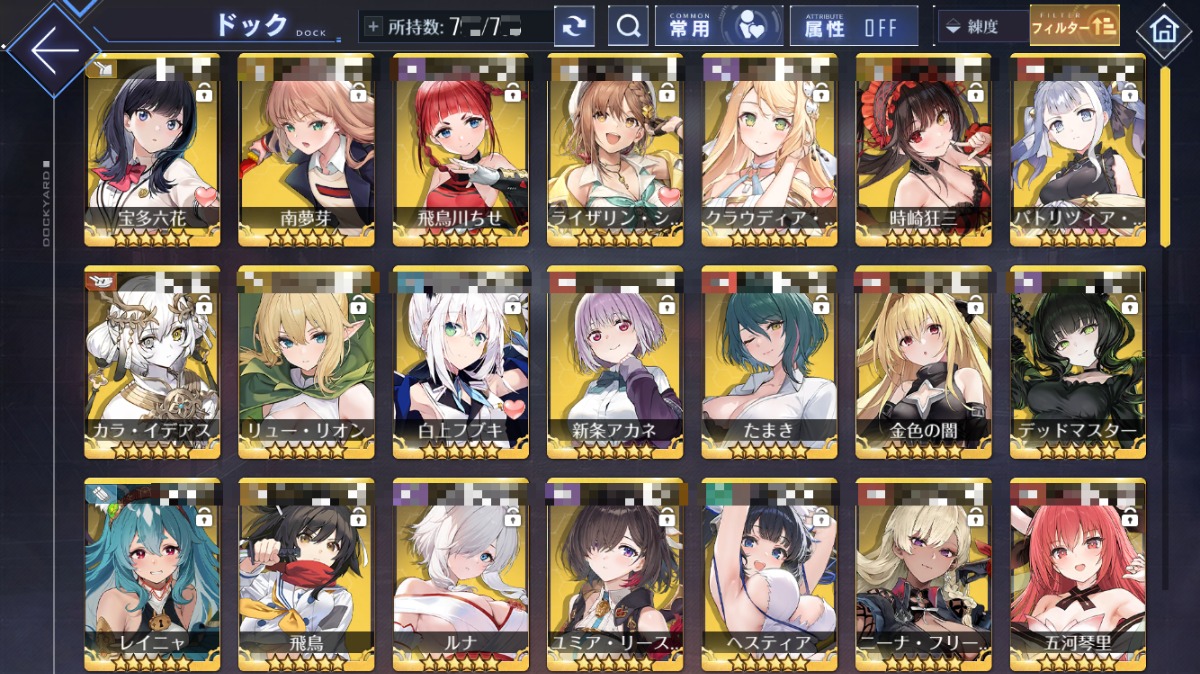The image size is (1200, 674).
Task: Open the magnifying glass search
Action: point(628,27)
